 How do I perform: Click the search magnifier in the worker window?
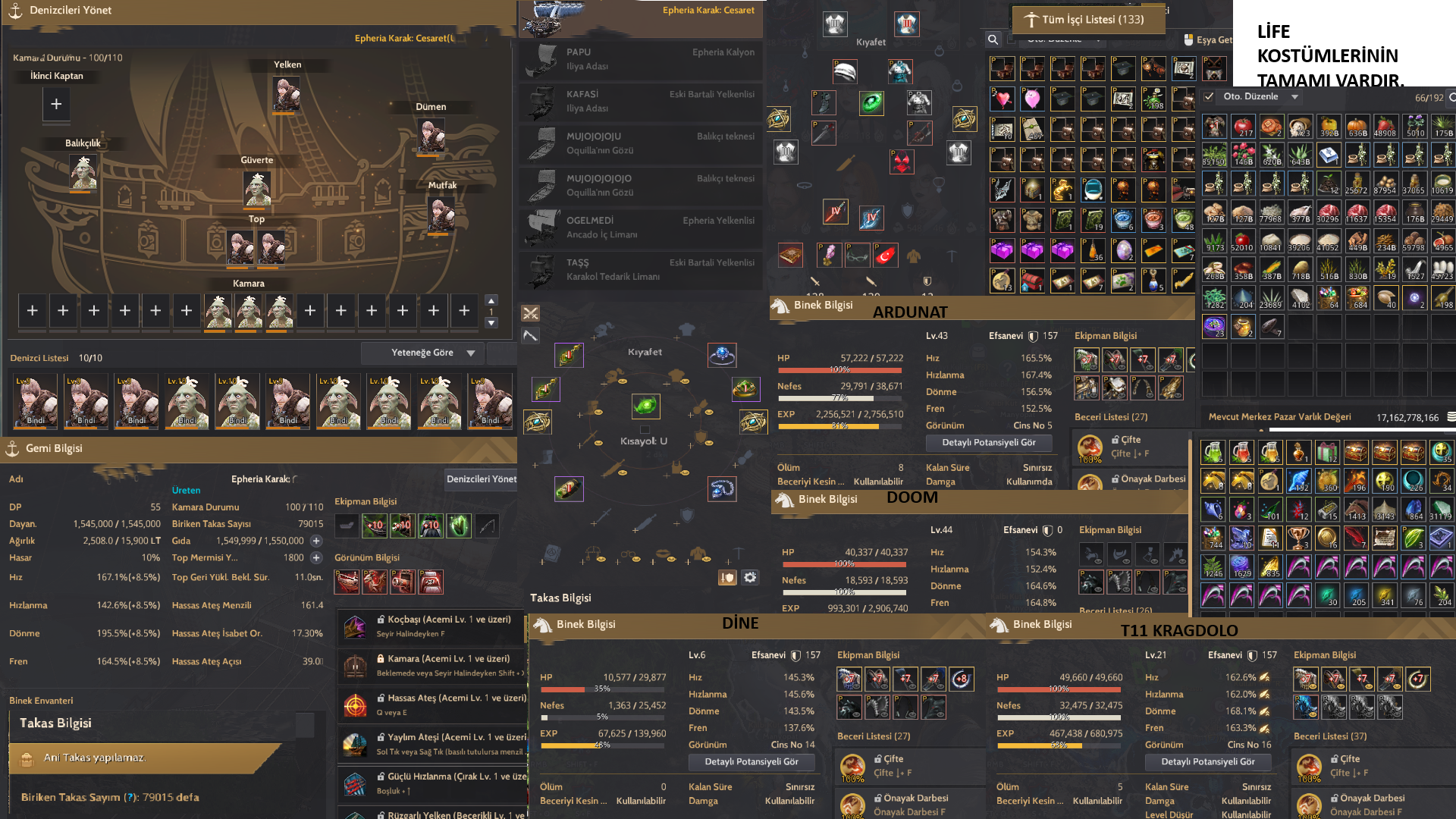993,39
